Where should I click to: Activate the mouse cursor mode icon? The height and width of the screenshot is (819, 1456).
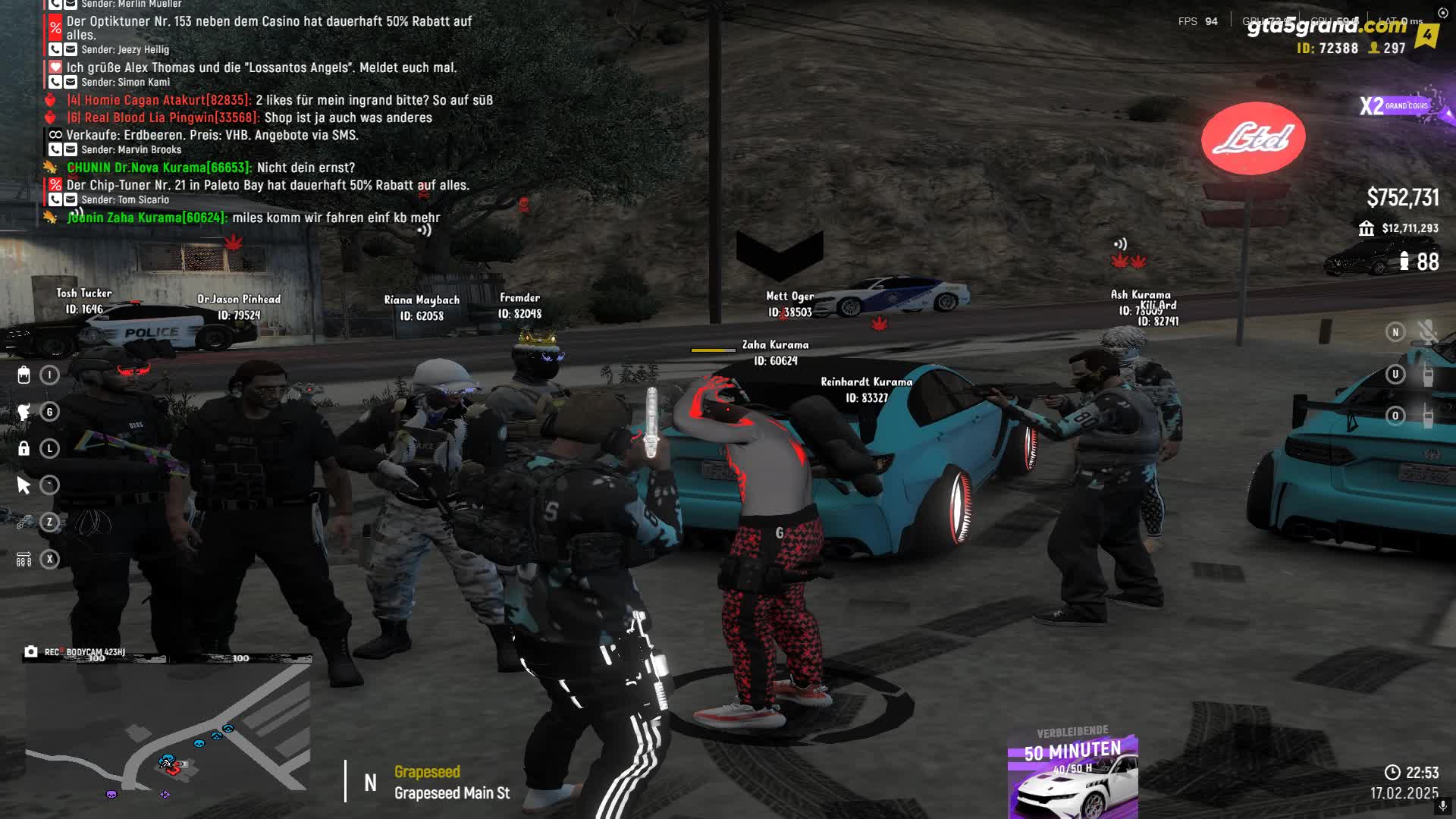pyautogui.click(x=24, y=485)
